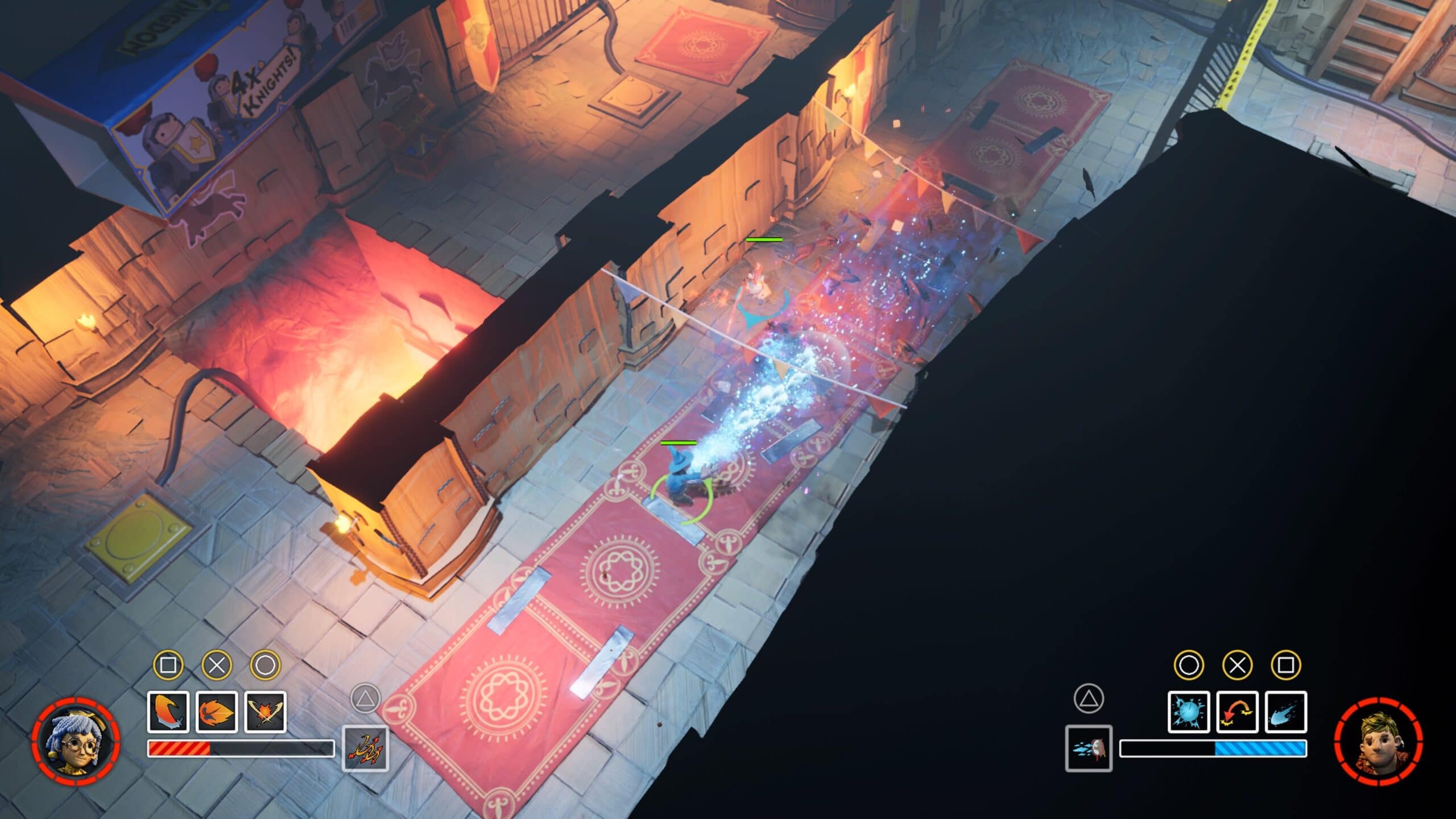This screenshot has width=1456, height=819.
Task: Trigger the crossed swords explosion ability
Action: 265,712
